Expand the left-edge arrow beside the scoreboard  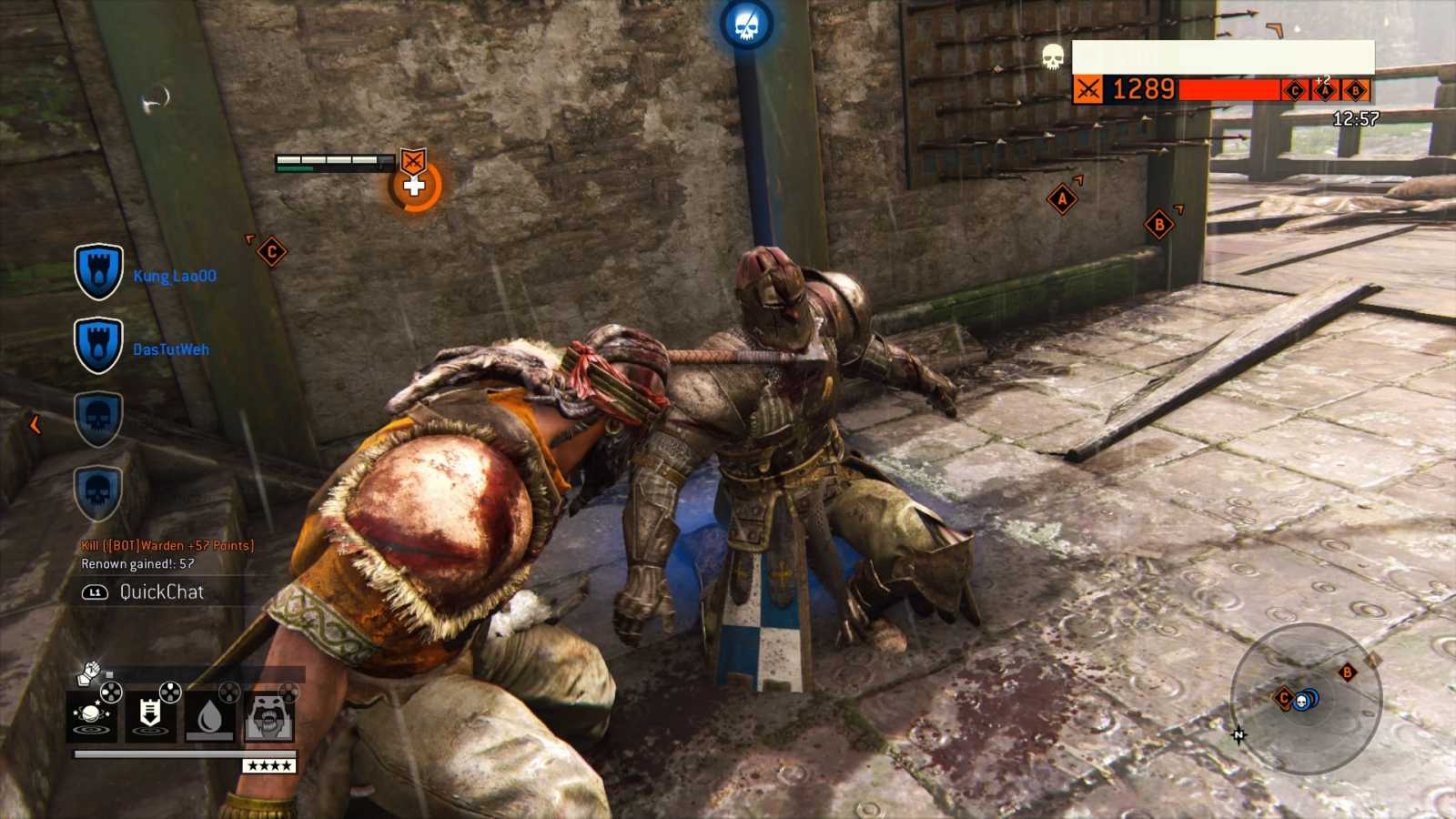point(35,423)
